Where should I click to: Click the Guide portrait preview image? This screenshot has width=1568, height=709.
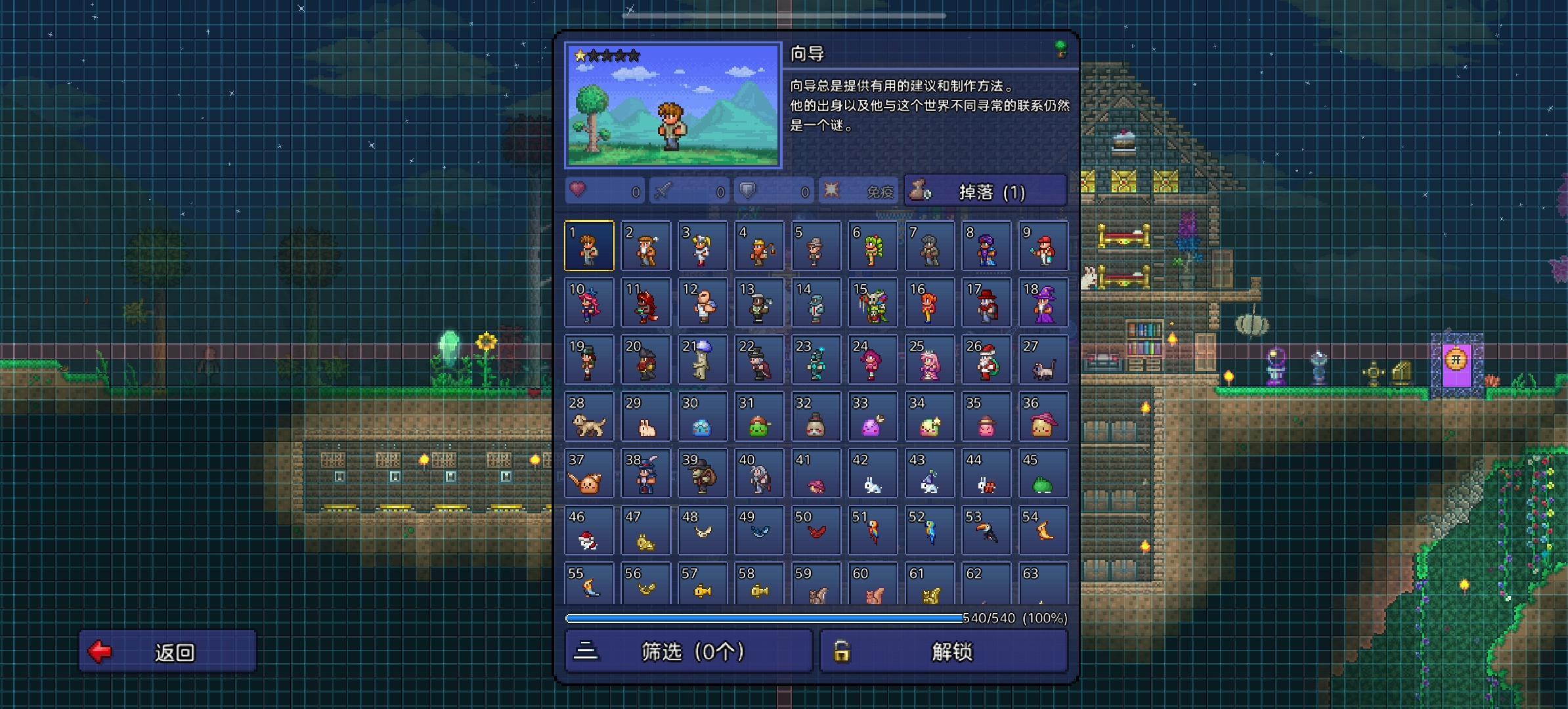pyautogui.click(x=673, y=105)
